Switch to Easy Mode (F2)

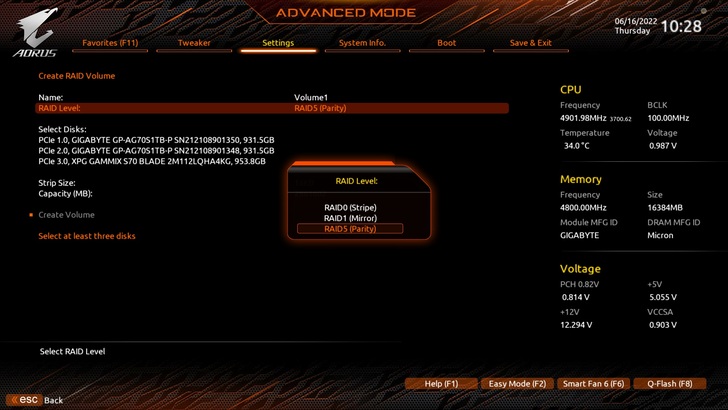point(517,384)
